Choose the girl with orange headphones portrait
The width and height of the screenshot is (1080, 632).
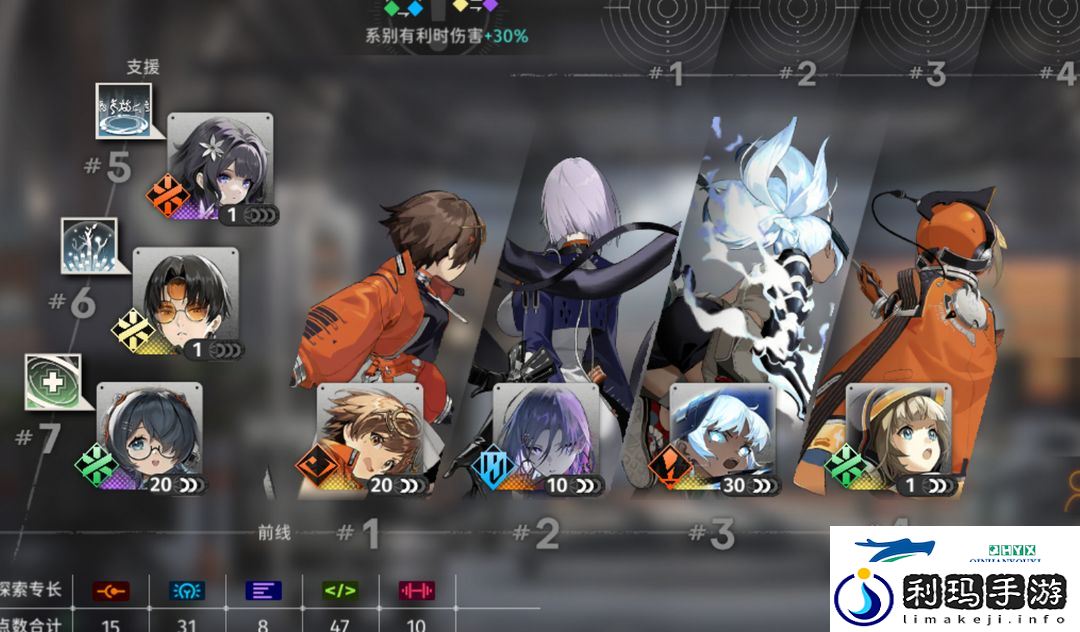[x=897, y=435]
